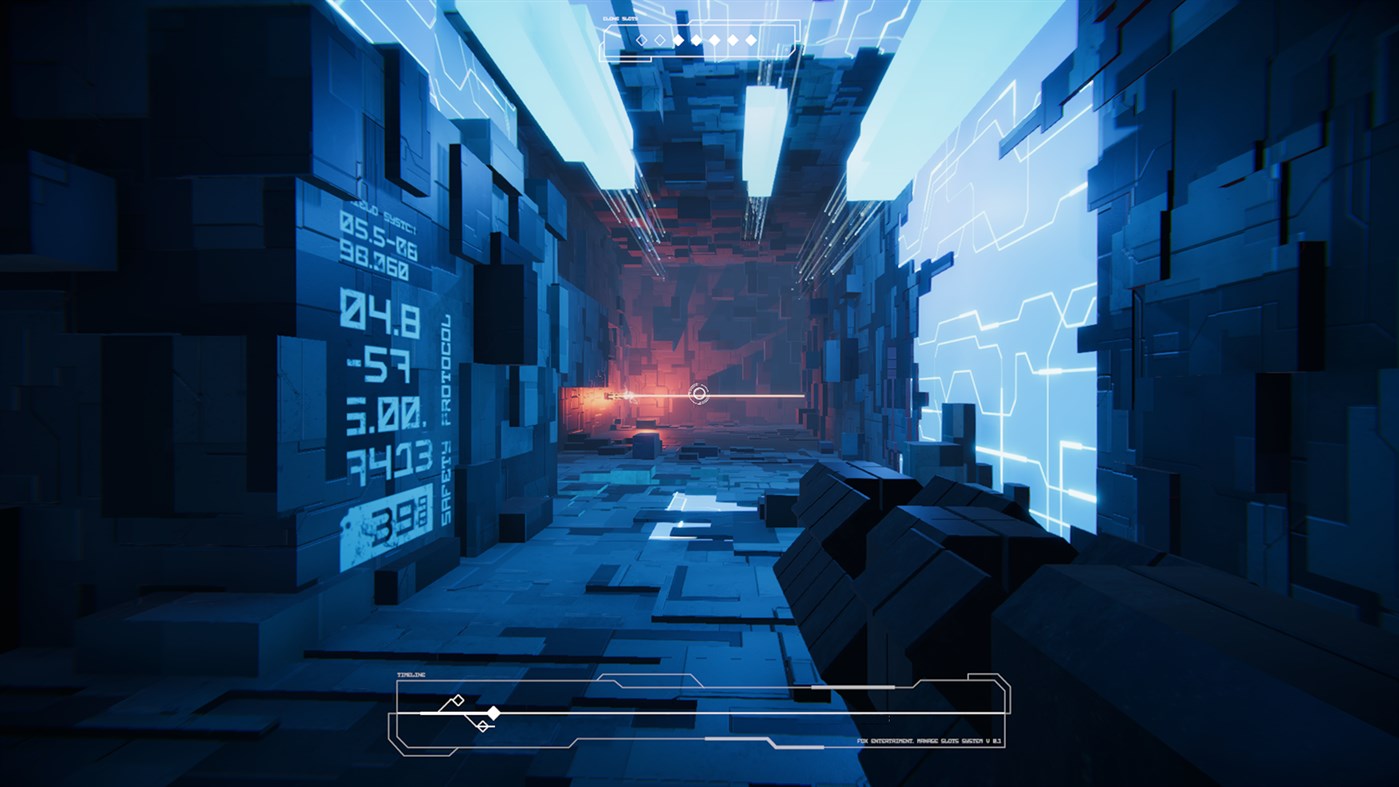Click the crosshair reticle at screen center
This screenshot has height=787, width=1399.
pyautogui.click(x=700, y=394)
